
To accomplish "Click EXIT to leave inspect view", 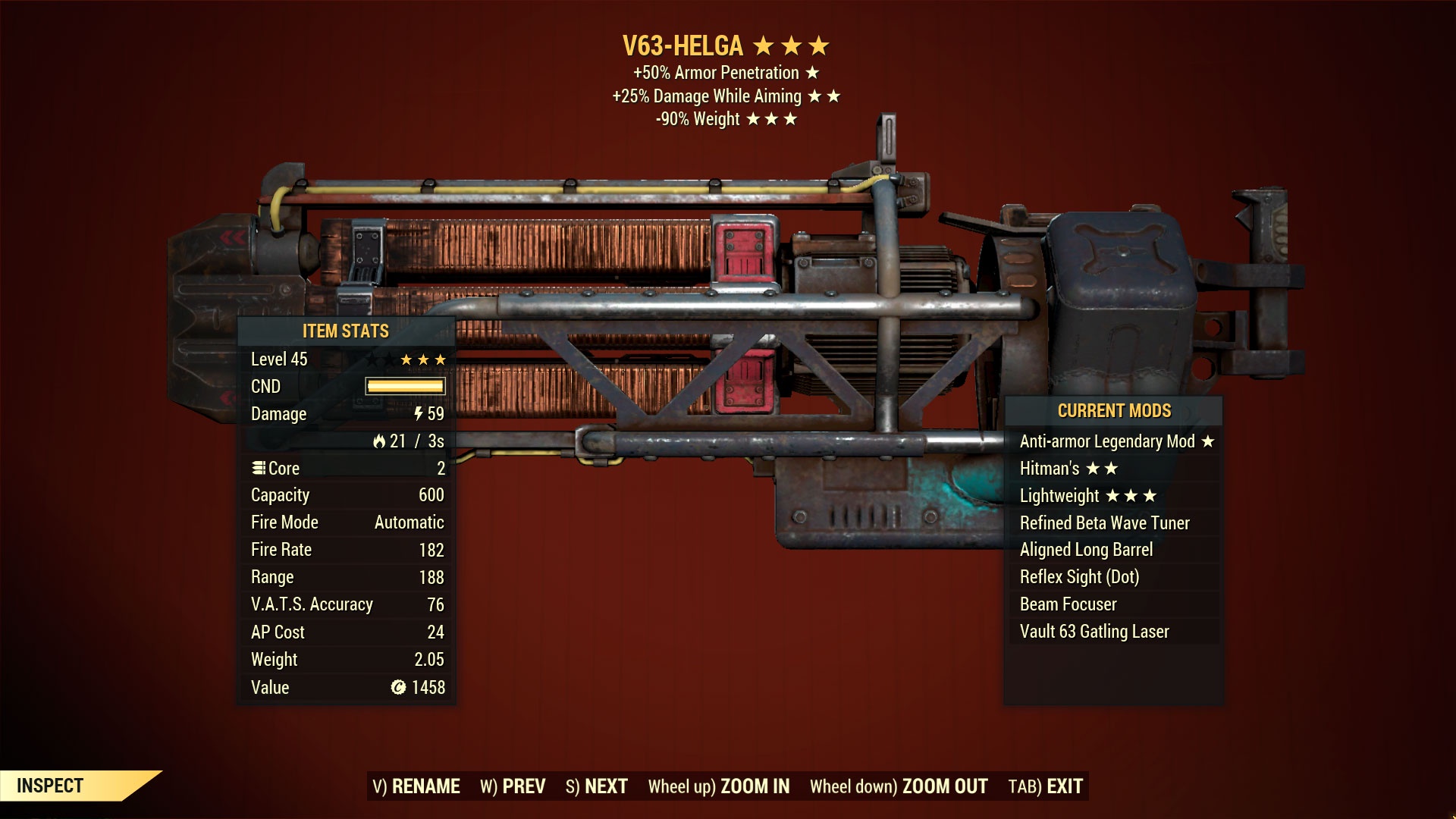I will click(x=1065, y=786).
